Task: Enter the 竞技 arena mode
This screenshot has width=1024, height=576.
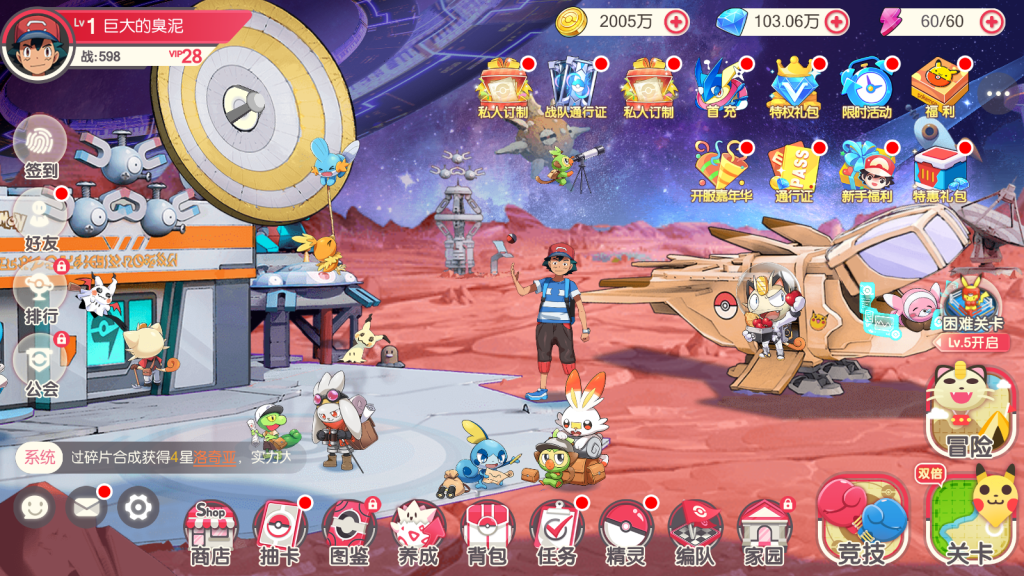Action: [863, 522]
